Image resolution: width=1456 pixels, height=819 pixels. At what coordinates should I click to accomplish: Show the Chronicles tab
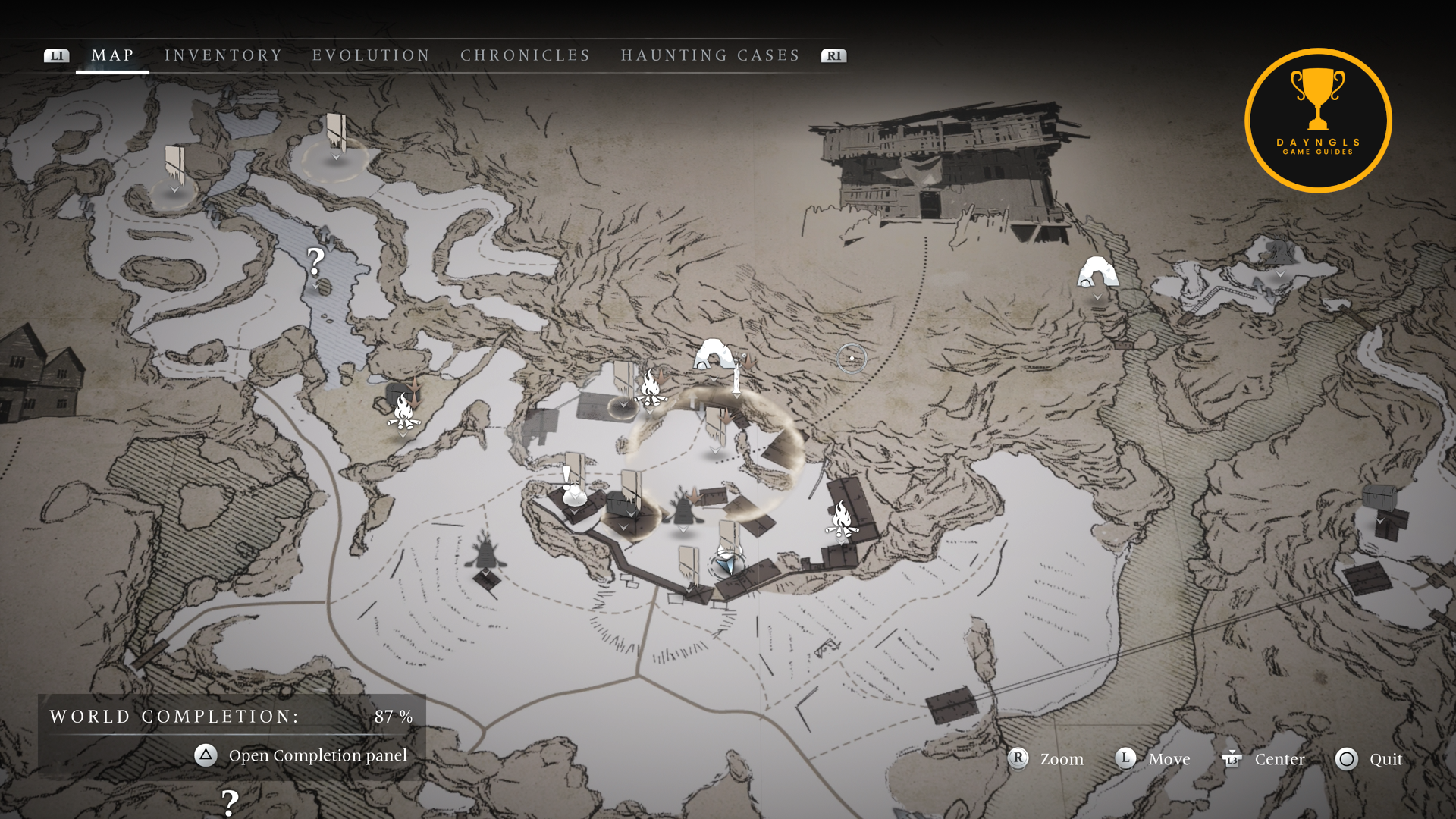(x=525, y=55)
